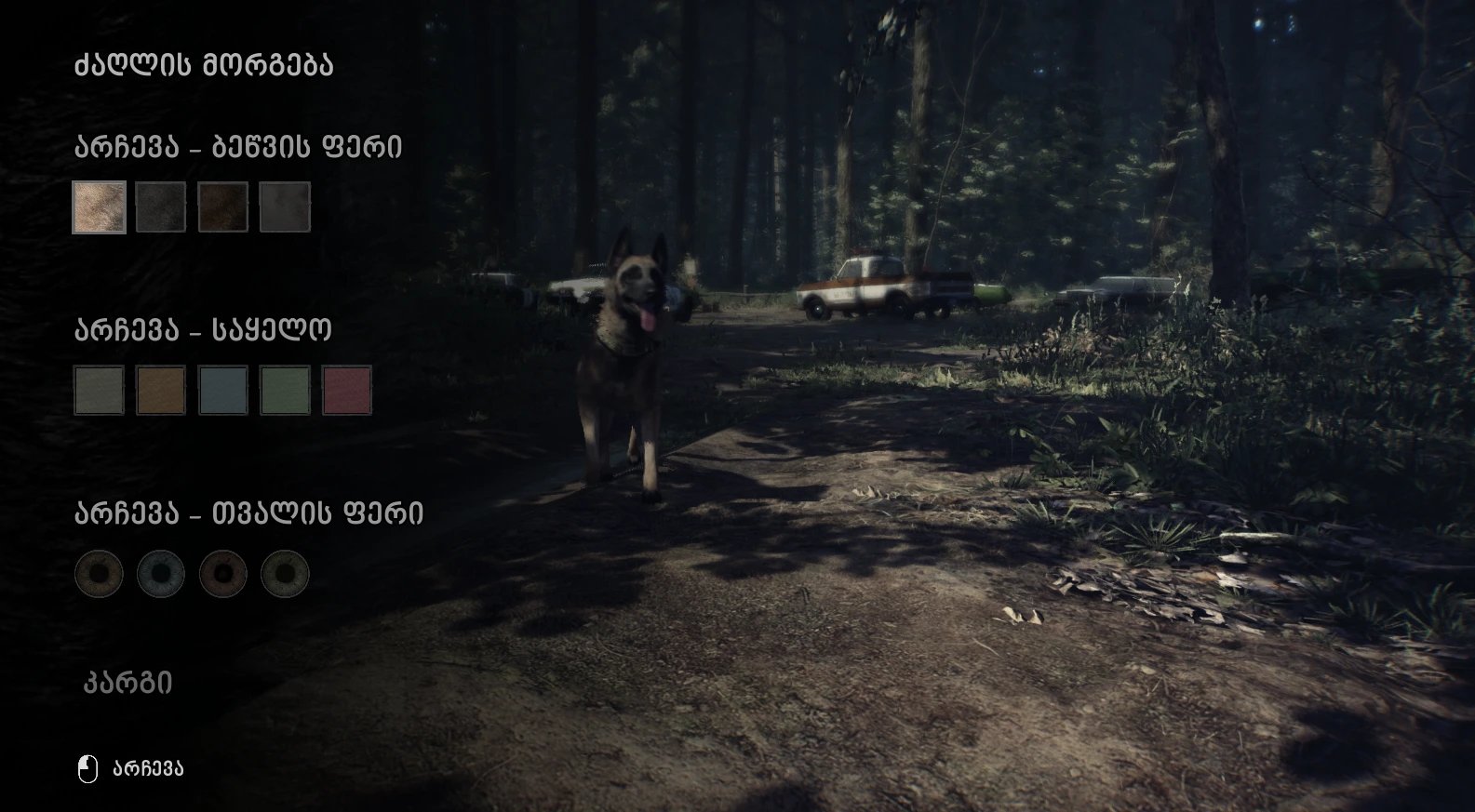The image size is (1475, 812).
Task: Choose the blue collar color
Action: (x=223, y=390)
